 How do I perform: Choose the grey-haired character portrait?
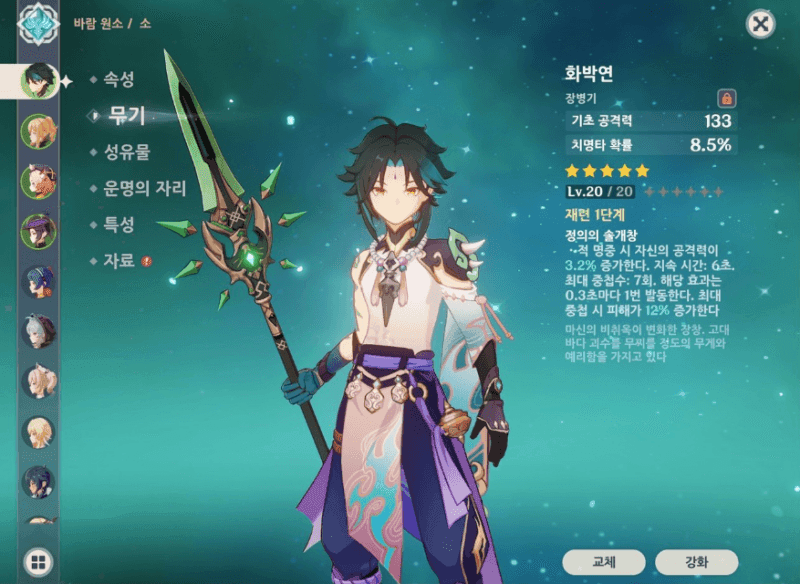coord(38,331)
